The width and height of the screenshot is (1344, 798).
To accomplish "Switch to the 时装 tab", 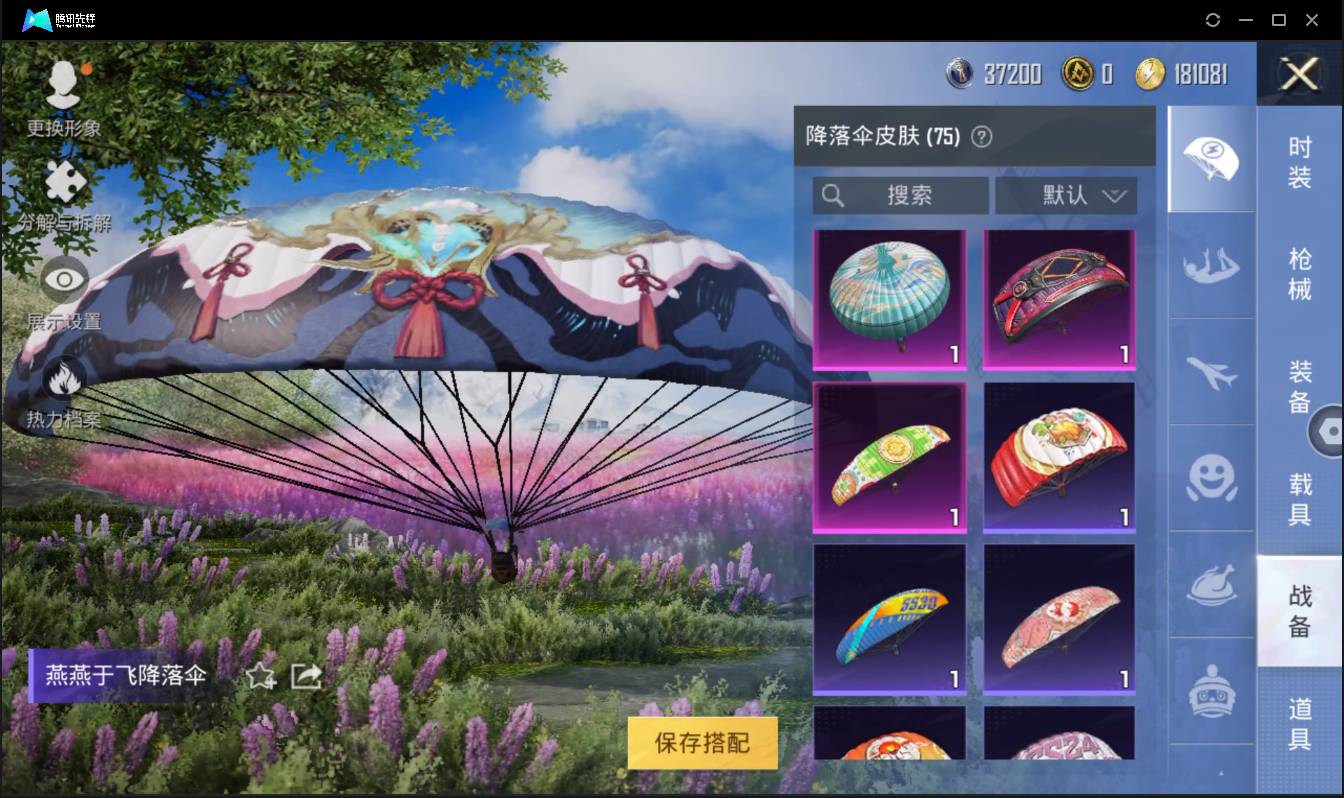I will [1300, 160].
